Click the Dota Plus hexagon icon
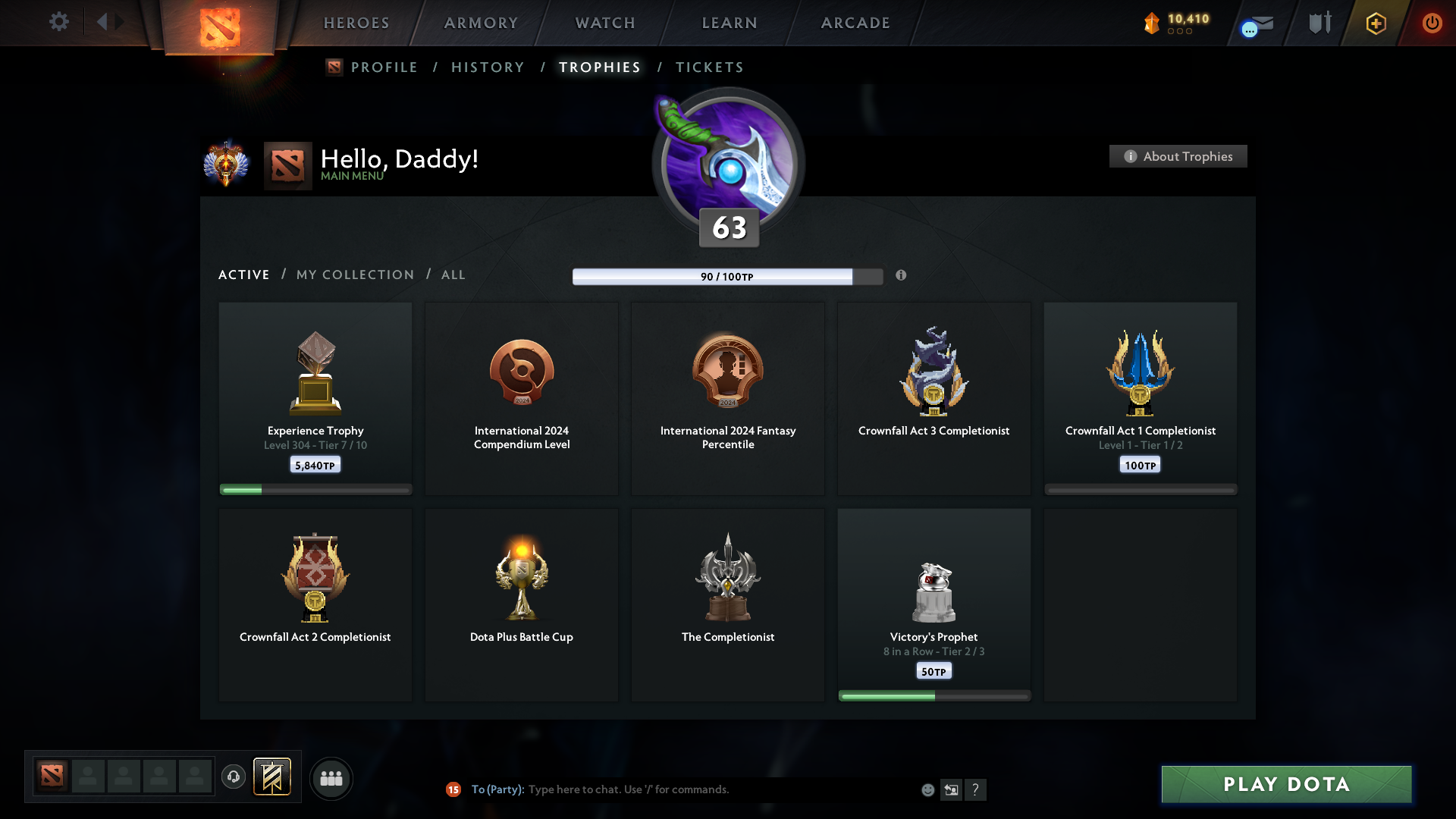 pyautogui.click(x=1375, y=23)
